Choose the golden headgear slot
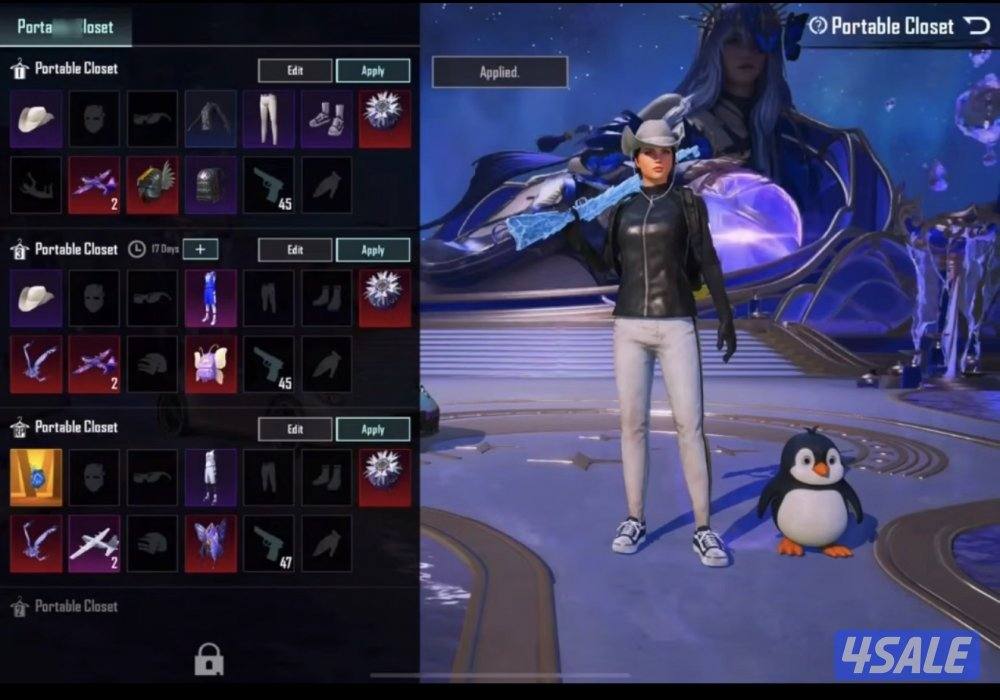The width and height of the screenshot is (1000, 700). click(36, 477)
